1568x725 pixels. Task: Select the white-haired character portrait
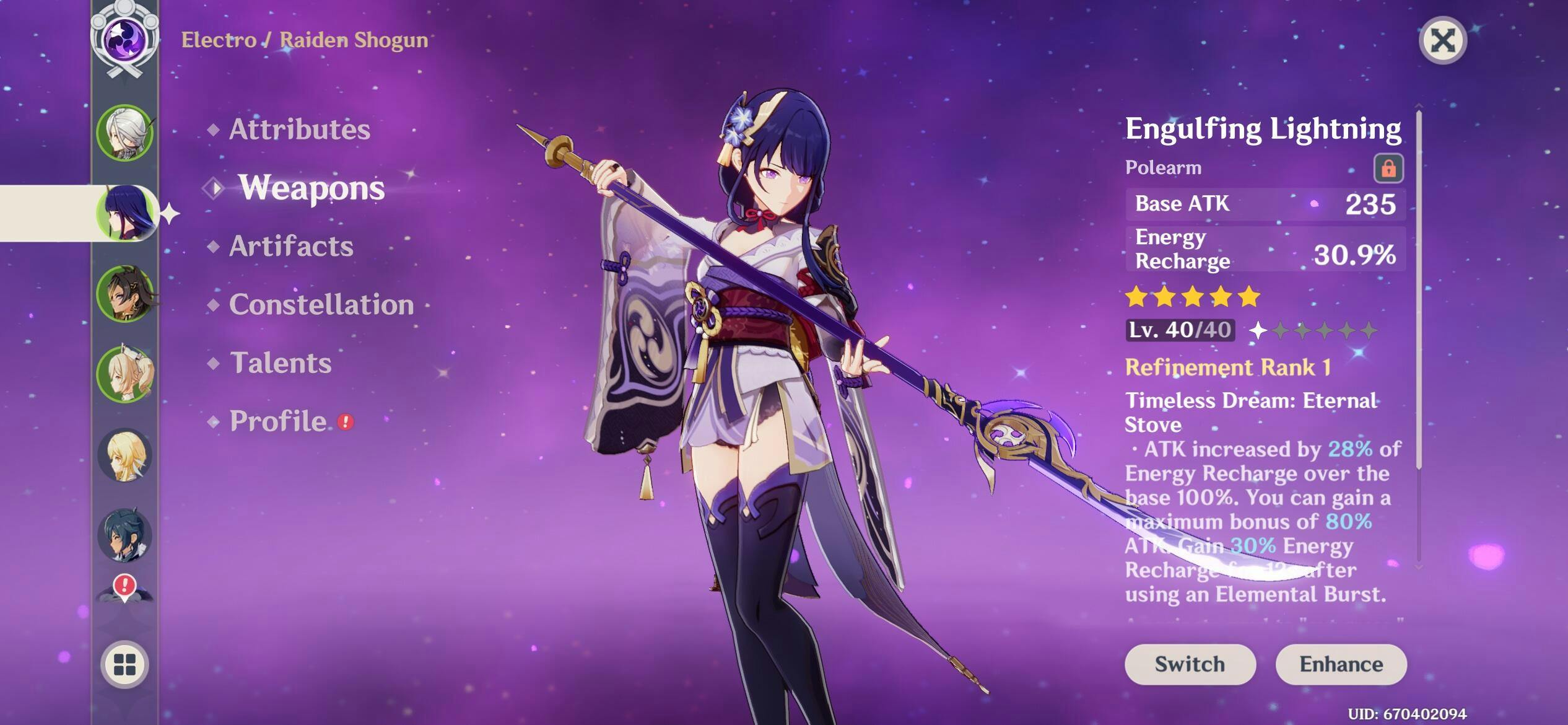125,133
